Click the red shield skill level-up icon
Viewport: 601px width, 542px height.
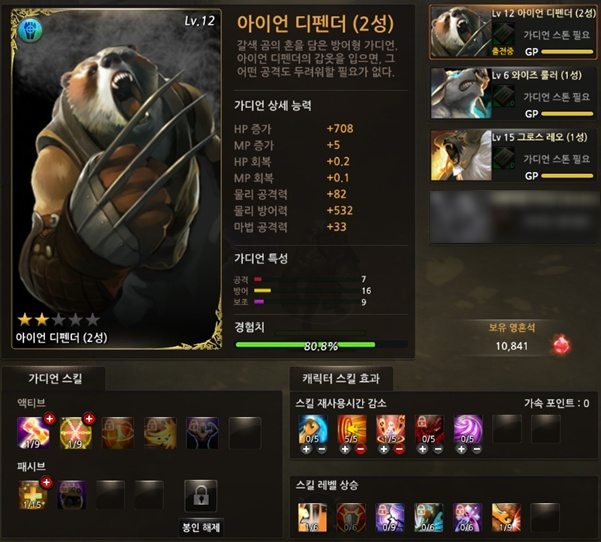click(x=350, y=517)
